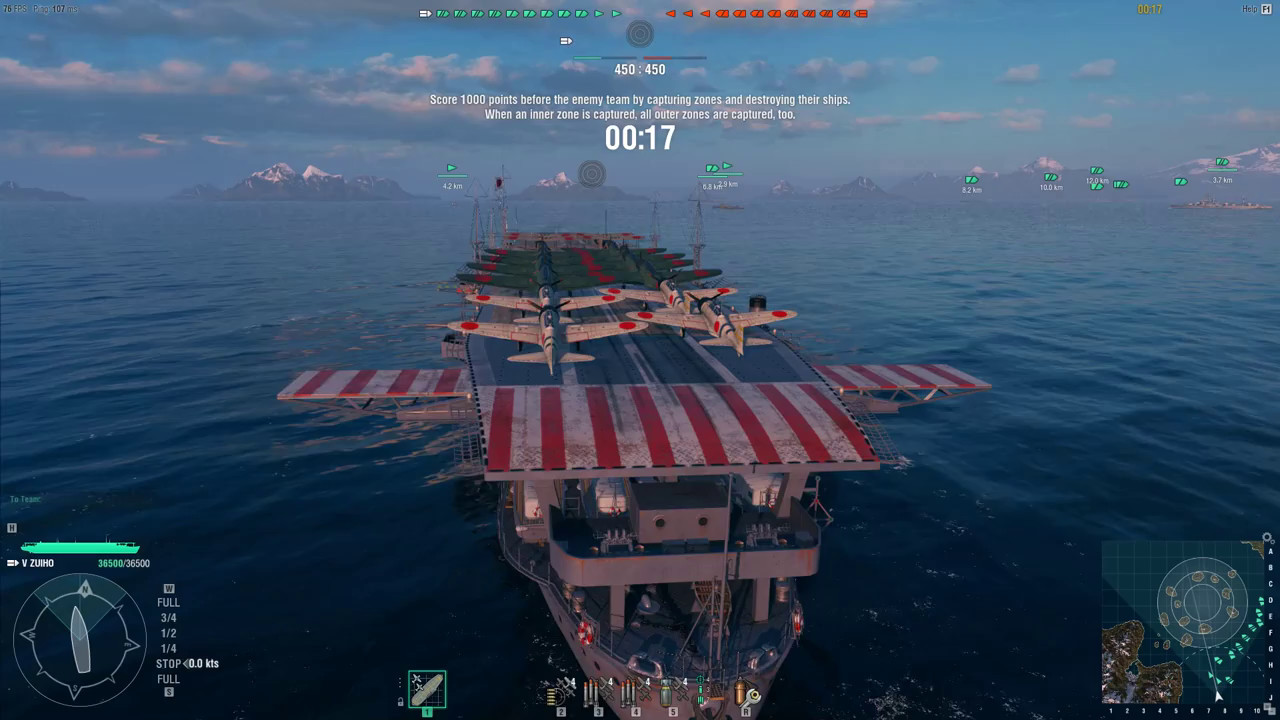This screenshot has width=1280, height=720.
Task: Click the V ZUIHO ship name label
Action: tap(38, 564)
